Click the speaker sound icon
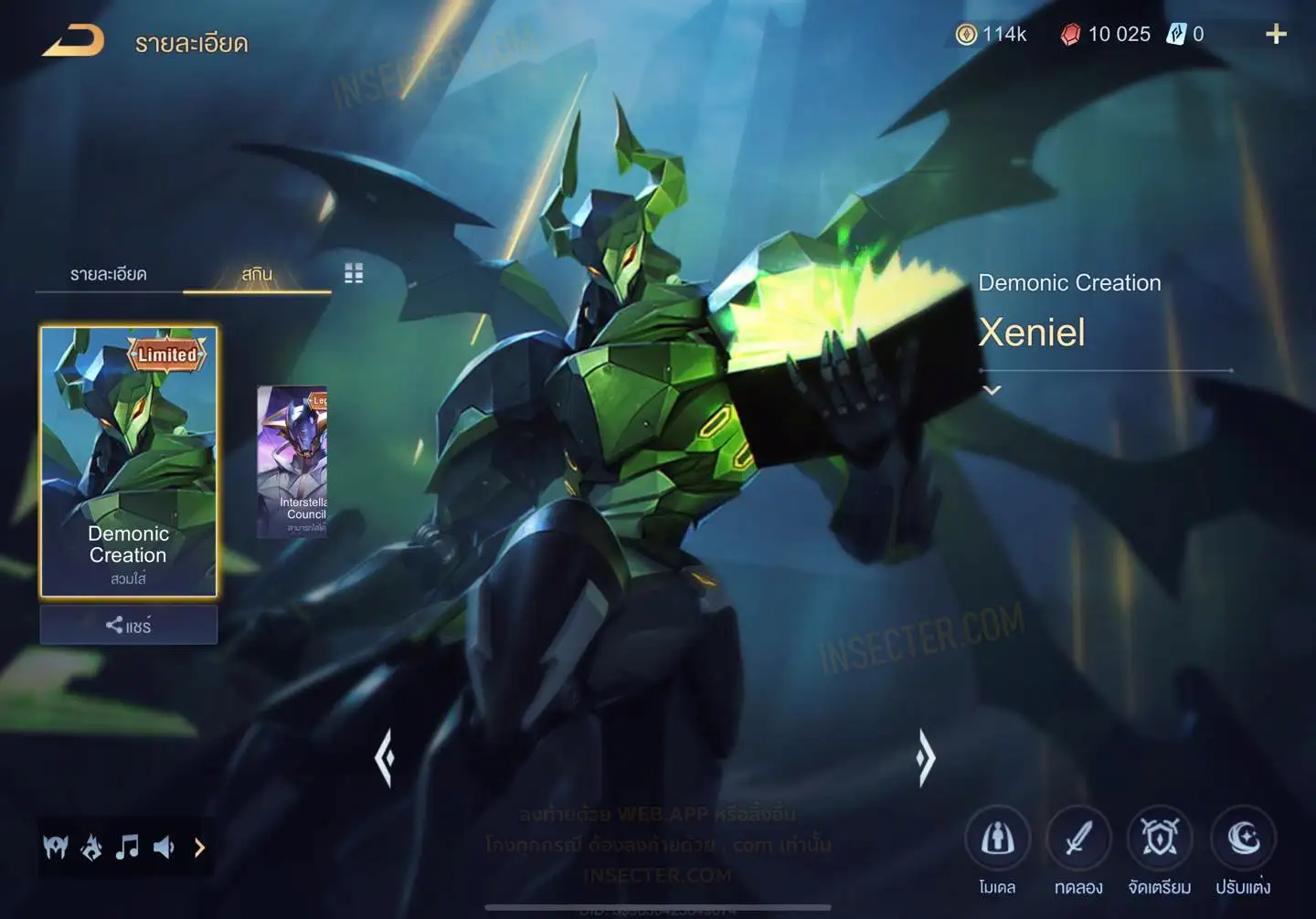Viewport: 1316px width, 919px height. click(164, 848)
